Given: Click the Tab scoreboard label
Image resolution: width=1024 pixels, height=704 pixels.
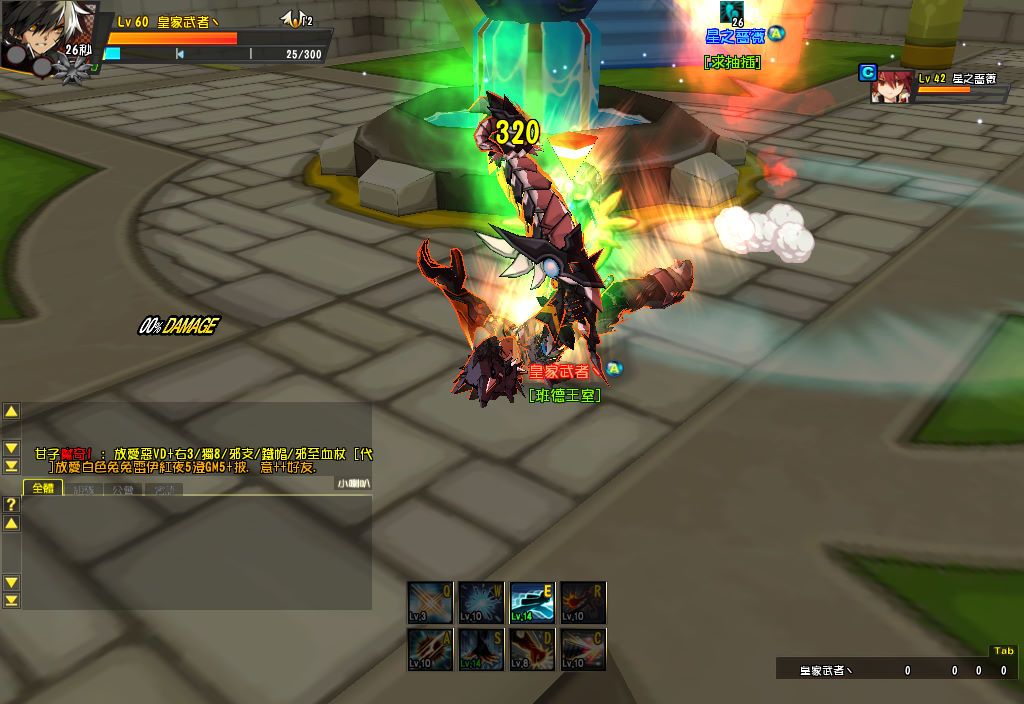Looking at the screenshot, I should click(1003, 652).
